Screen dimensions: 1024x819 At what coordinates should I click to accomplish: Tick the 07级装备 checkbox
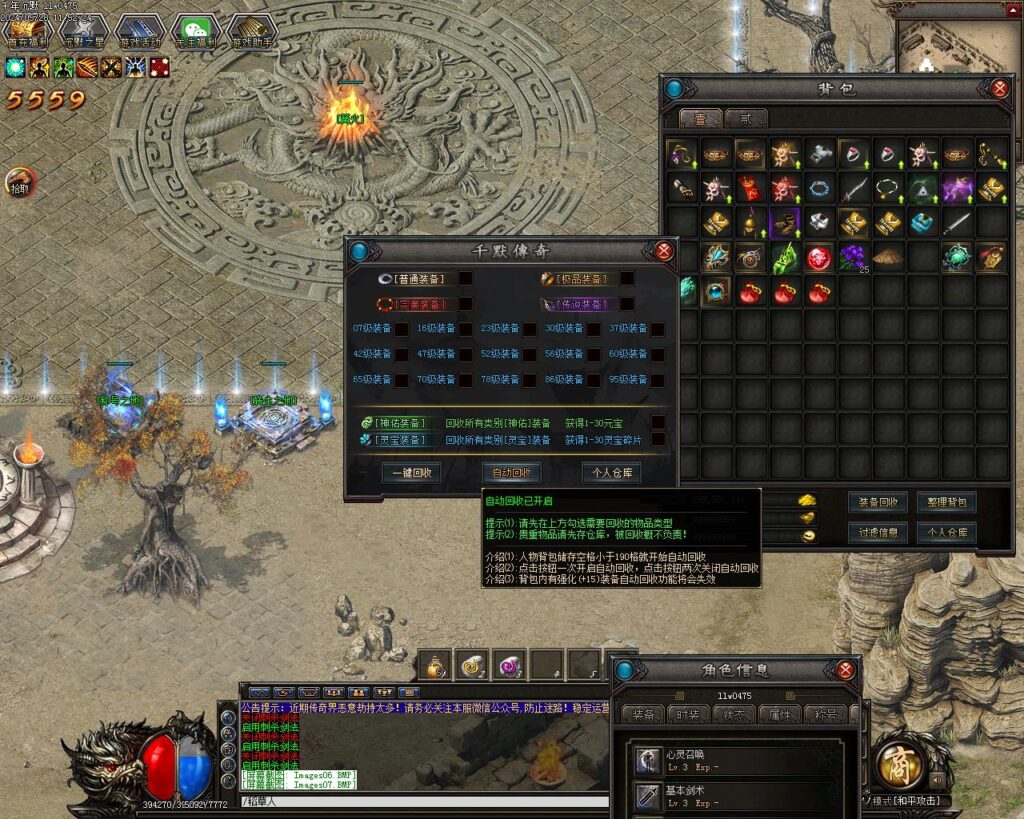[x=401, y=328]
